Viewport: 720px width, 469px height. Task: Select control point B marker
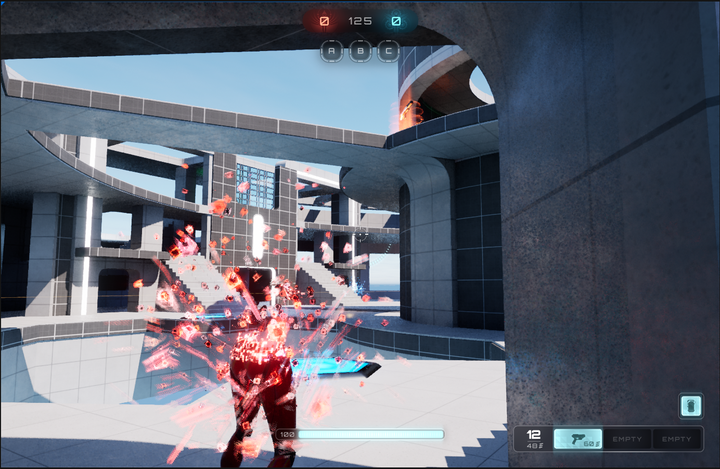point(360,51)
